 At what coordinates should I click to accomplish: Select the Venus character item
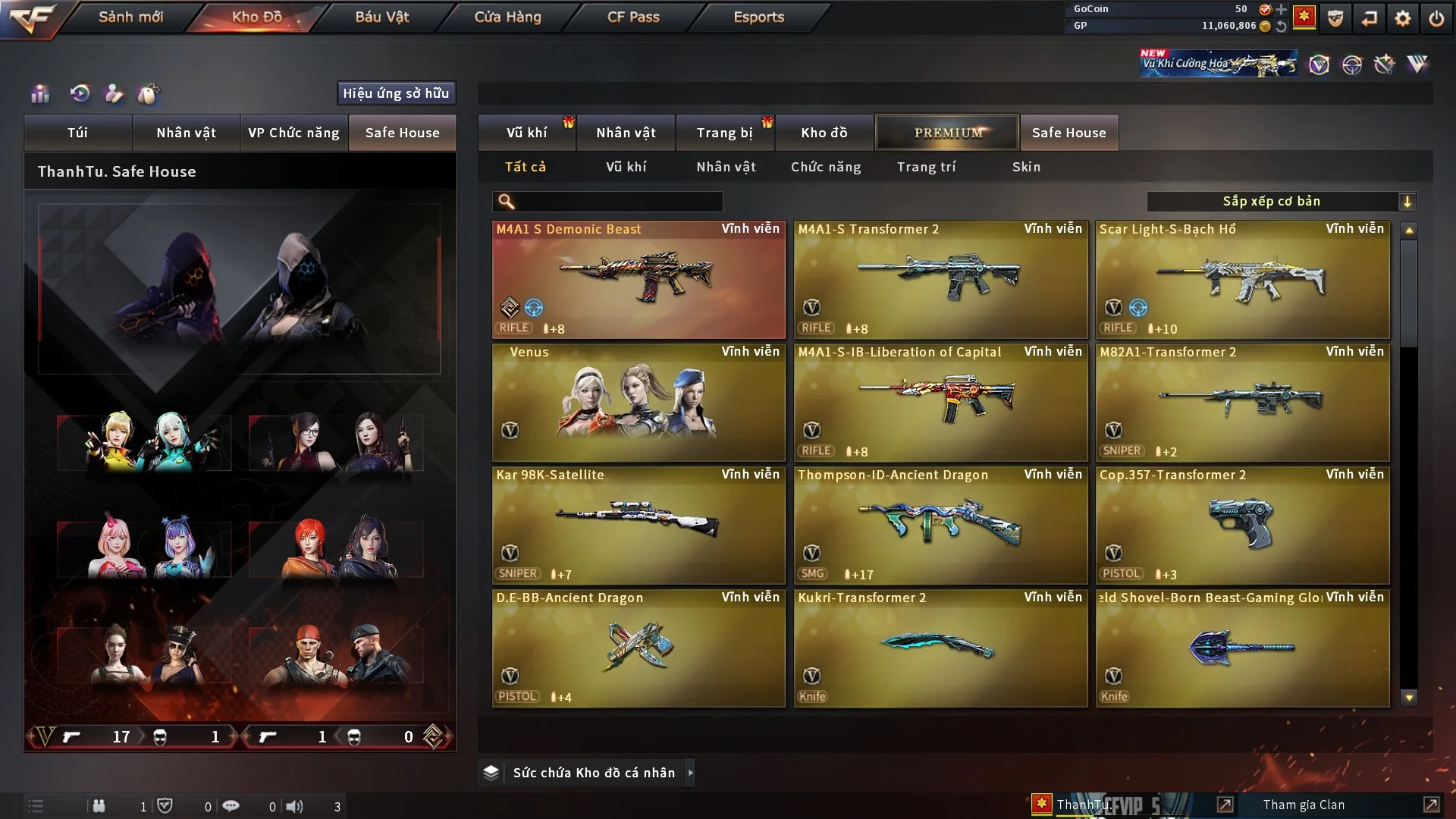(x=639, y=403)
